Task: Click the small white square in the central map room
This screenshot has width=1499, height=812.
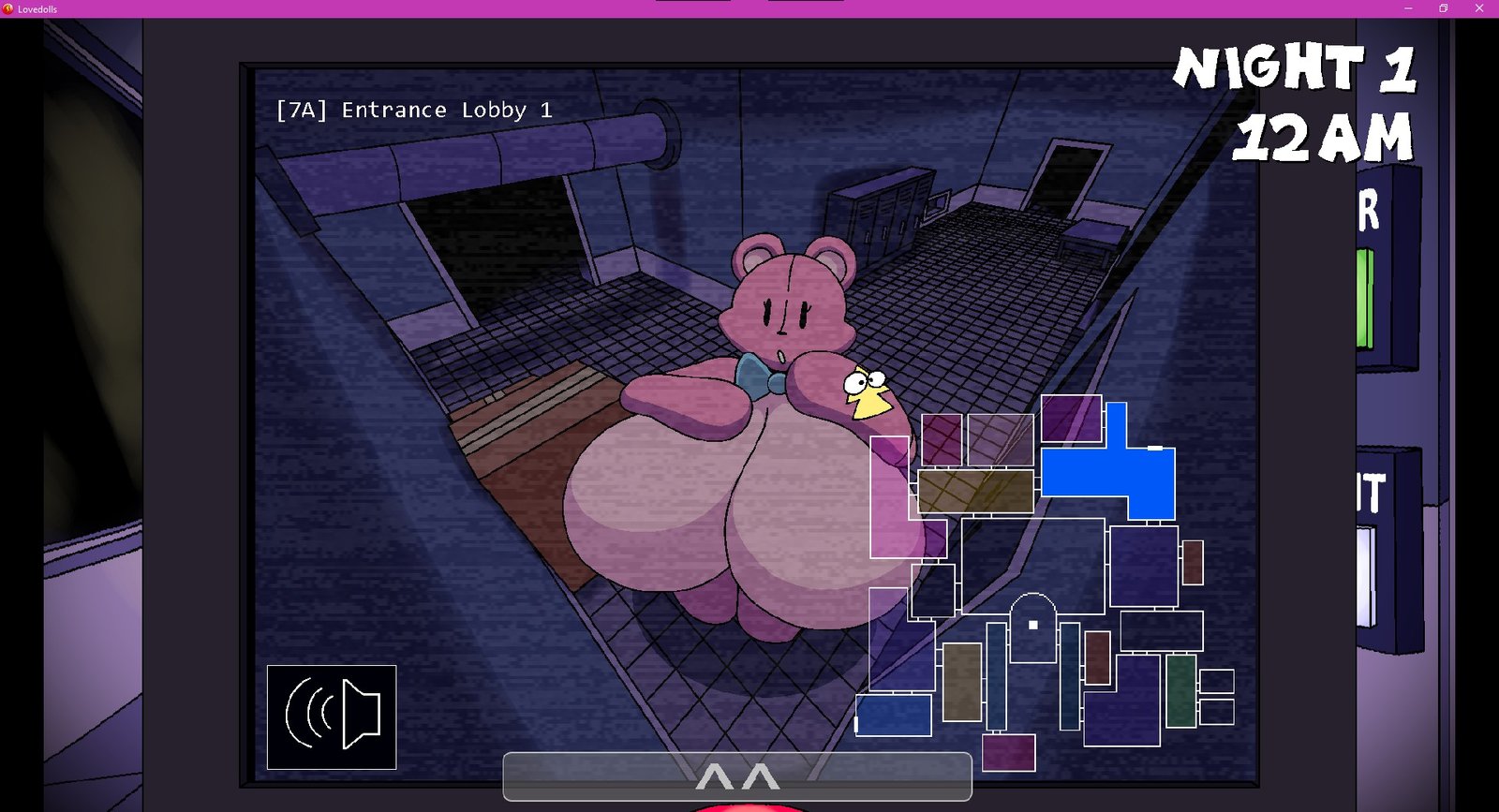Action: (x=1031, y=625)
